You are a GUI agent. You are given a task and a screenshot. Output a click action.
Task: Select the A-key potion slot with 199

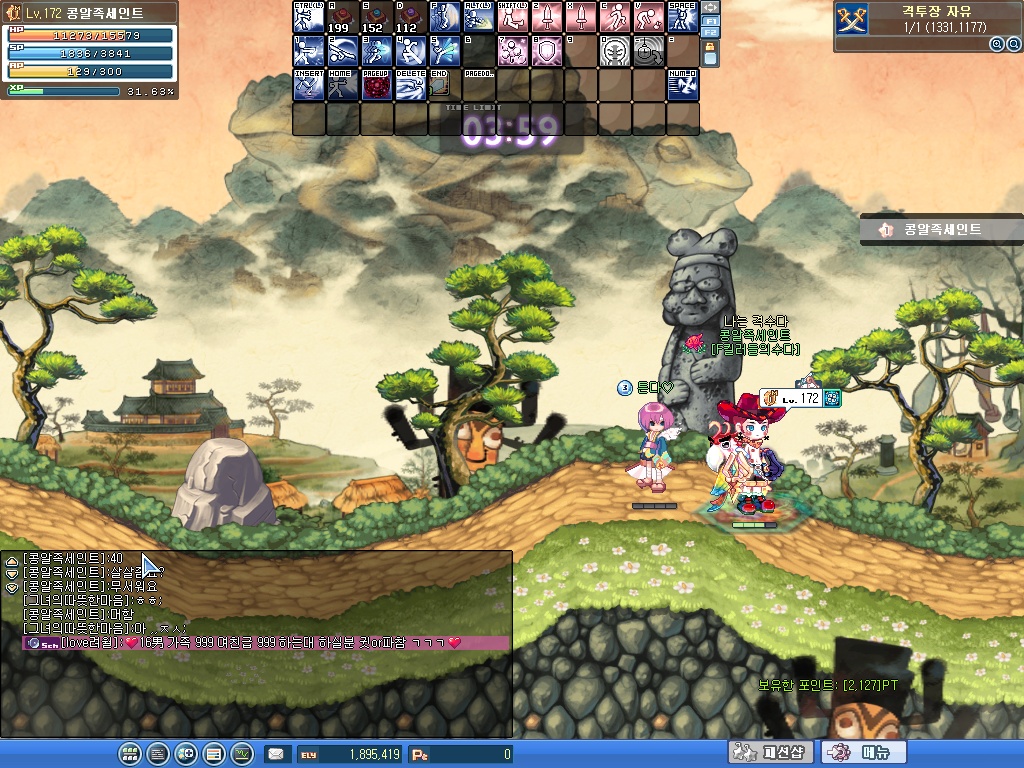(x=343, y=18)
